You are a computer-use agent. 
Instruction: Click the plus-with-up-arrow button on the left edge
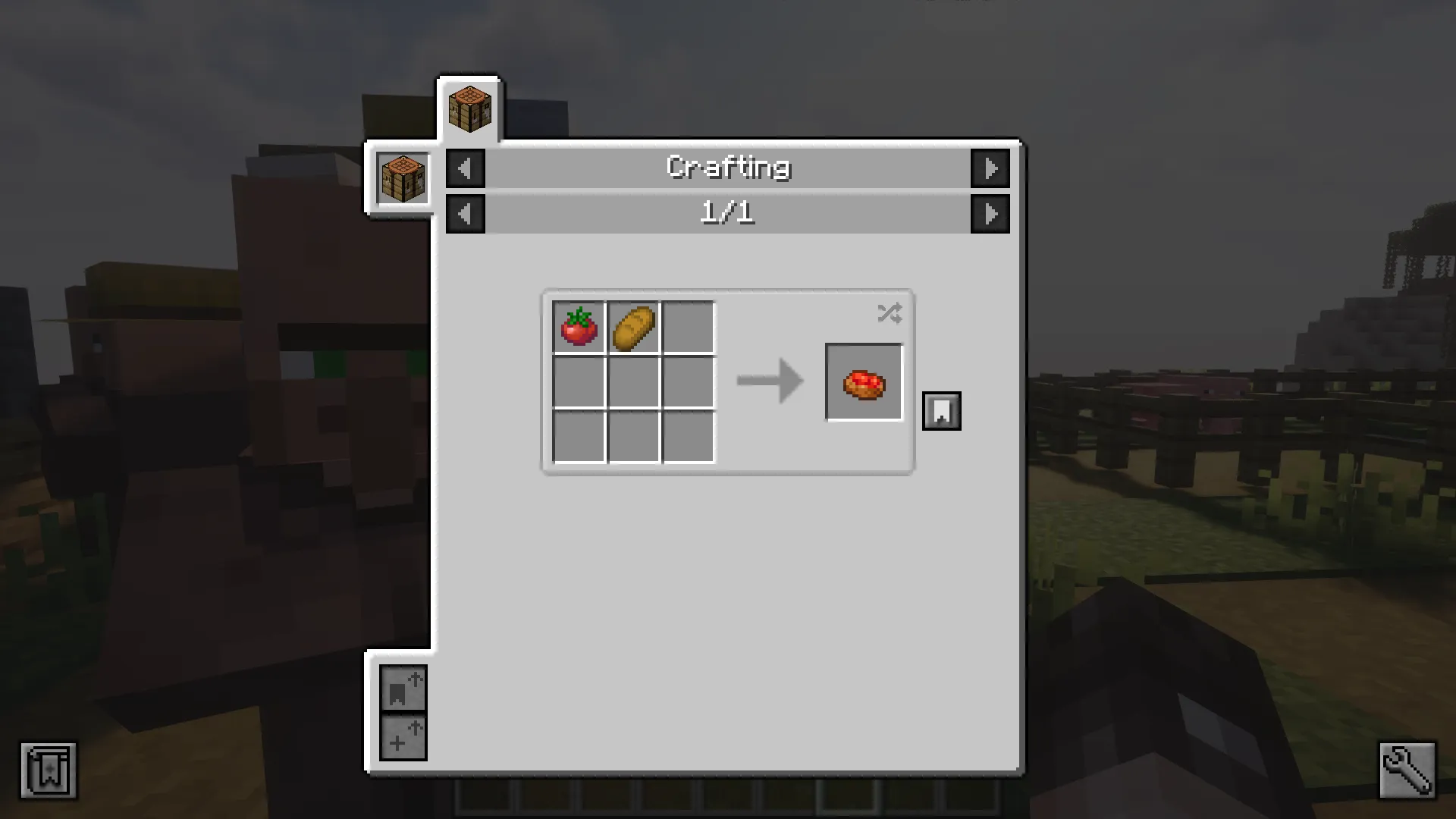(x=403, y=736)
